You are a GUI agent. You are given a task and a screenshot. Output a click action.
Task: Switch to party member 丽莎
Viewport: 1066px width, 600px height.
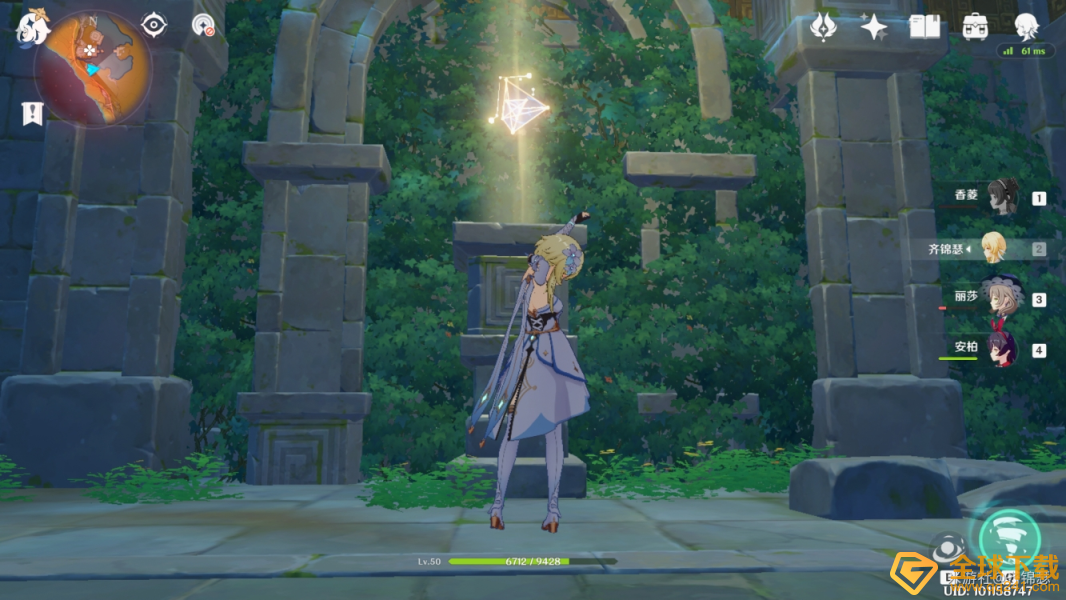point(1000,298)
